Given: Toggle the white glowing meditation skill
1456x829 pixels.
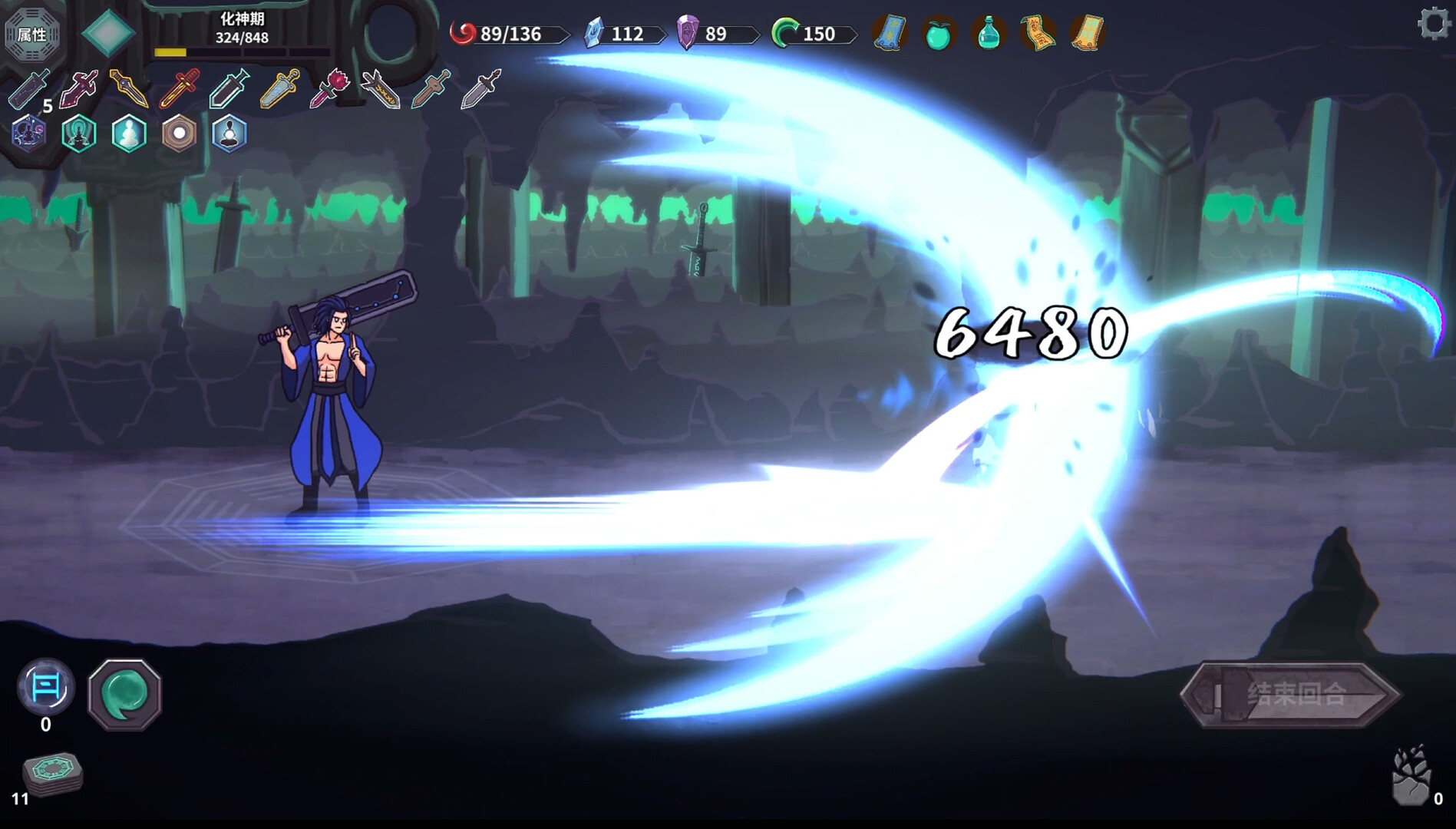Looking at the screenshot, I should tap(129, 133).
